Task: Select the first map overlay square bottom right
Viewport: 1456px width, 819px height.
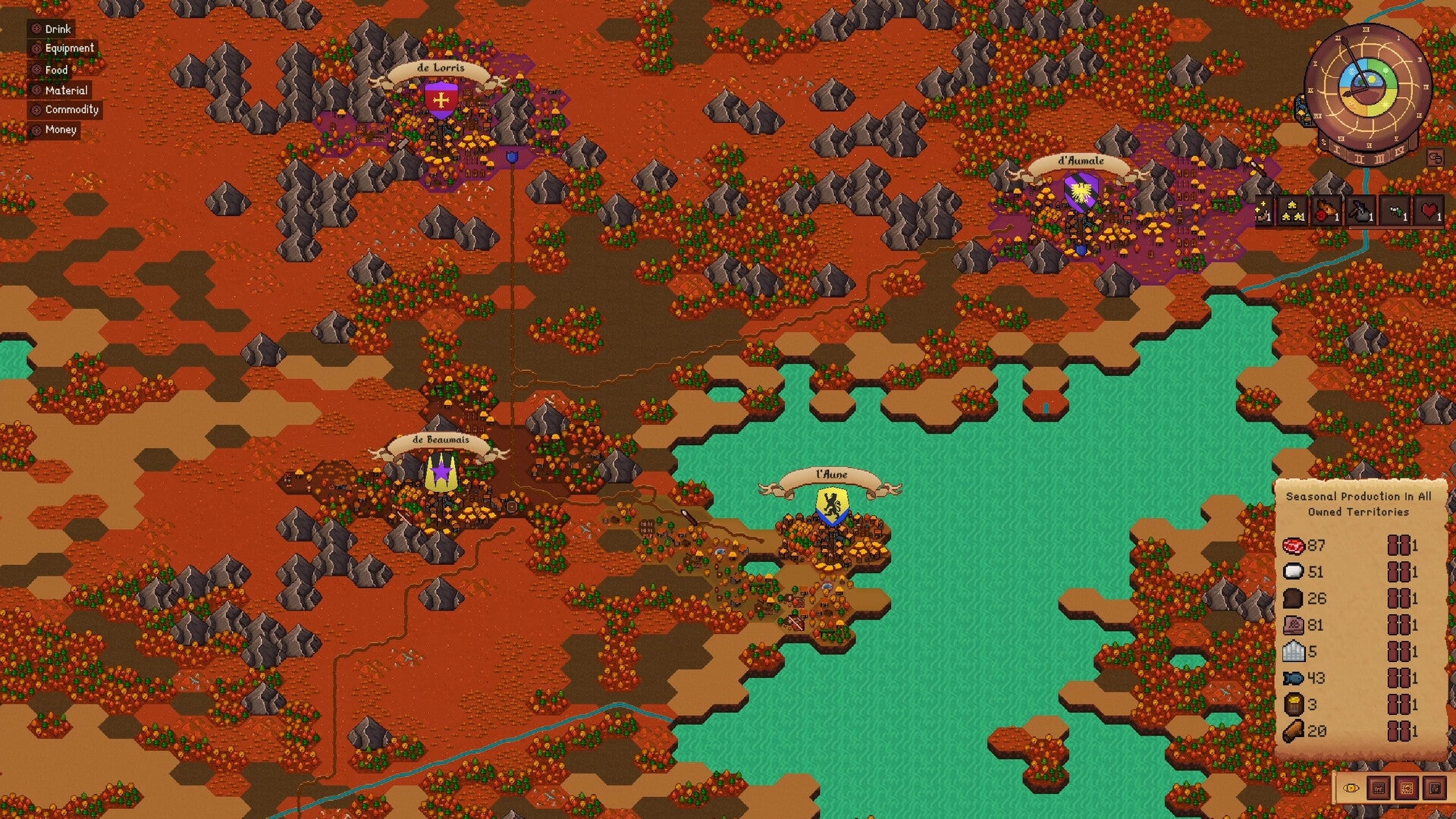Action: [1379, 789]
